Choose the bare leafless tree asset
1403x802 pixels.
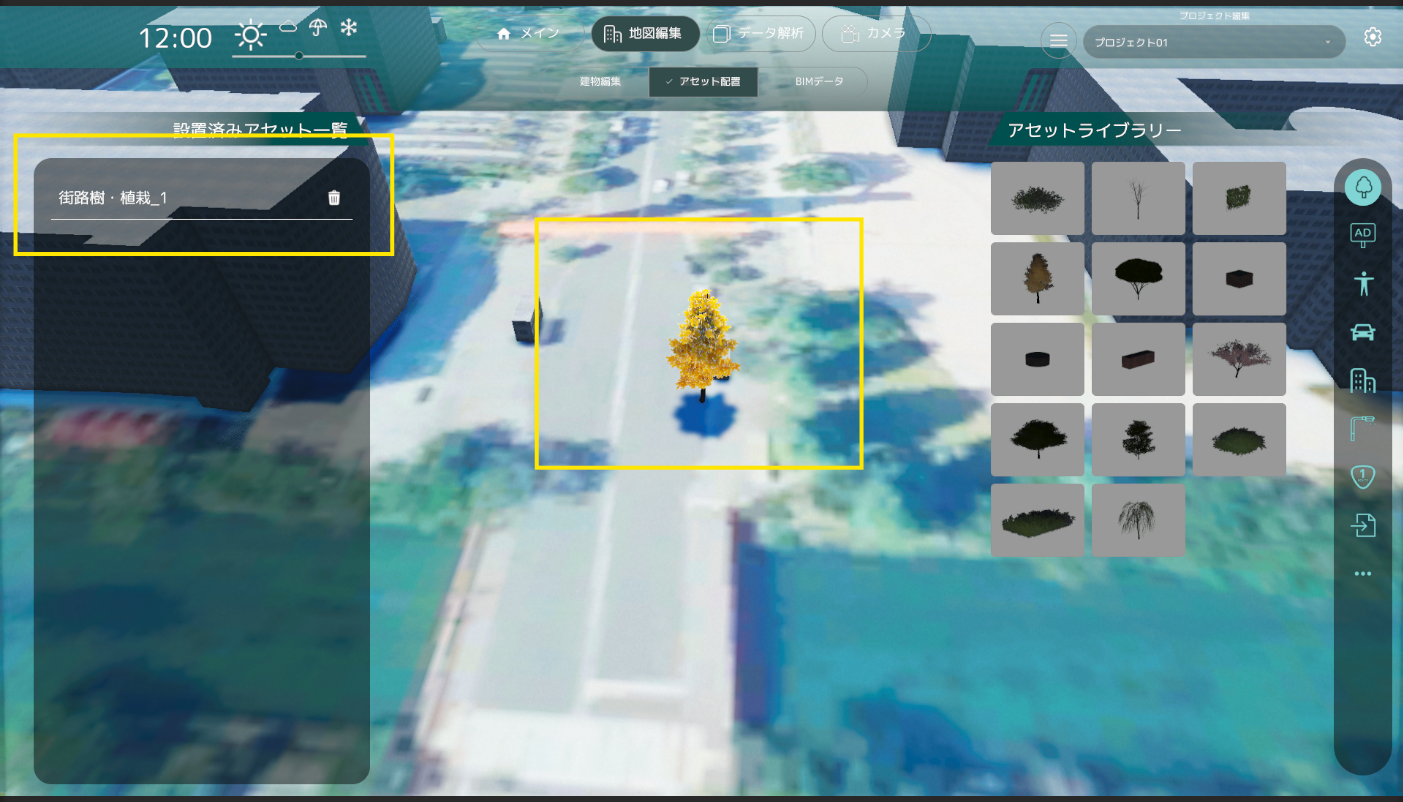[x=1138, y=198]
